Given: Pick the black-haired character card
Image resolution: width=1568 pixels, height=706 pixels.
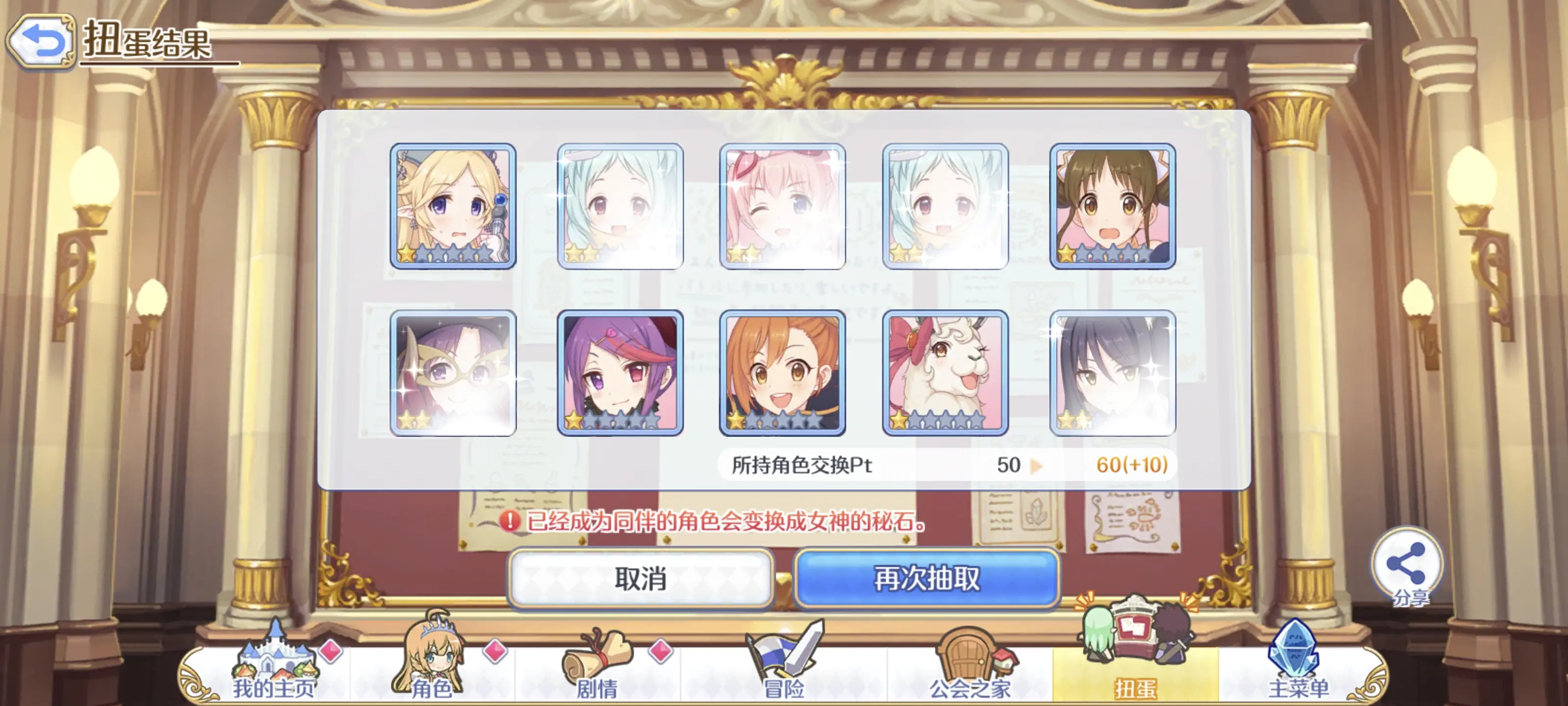Looking at the screenshot, I should tap(1113, 372).
